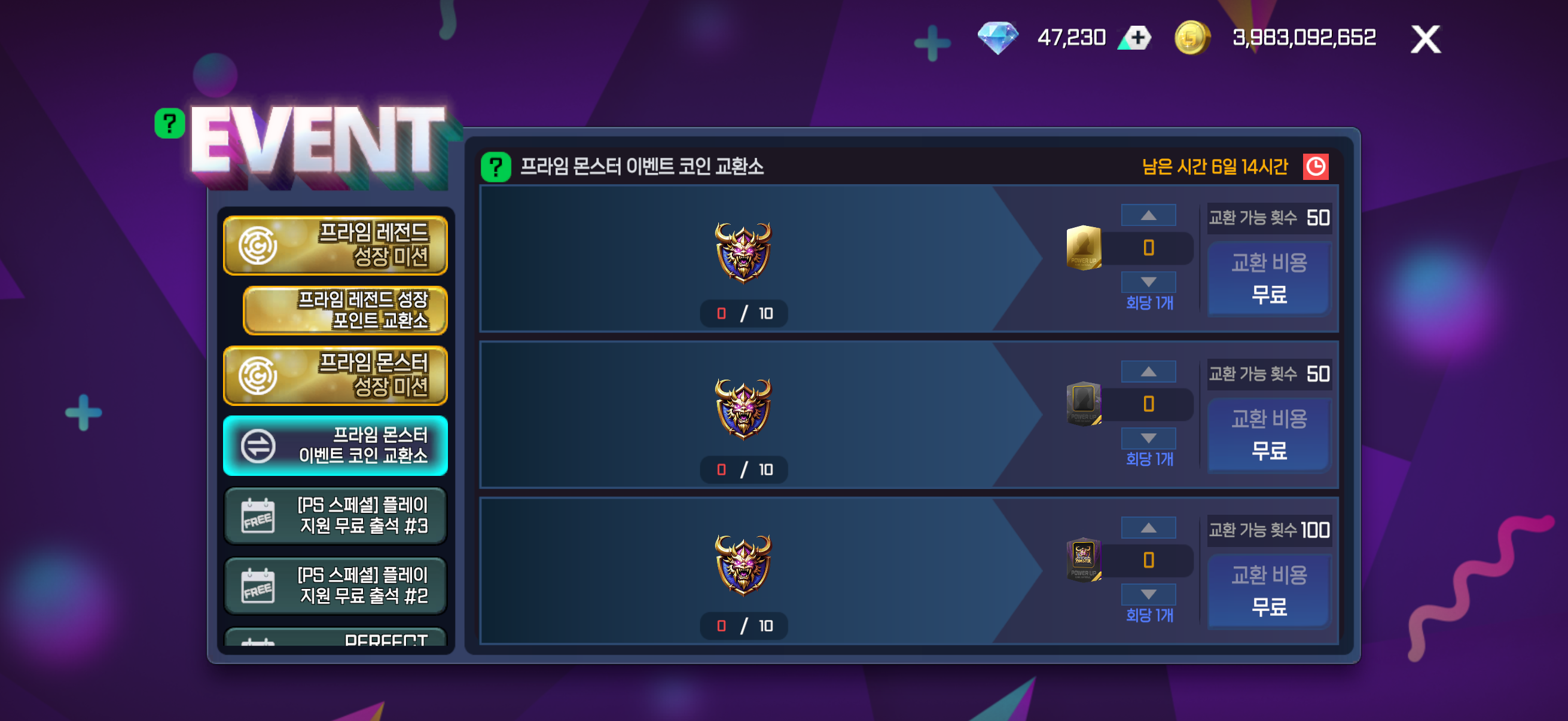Screen dimensions: 1568x721
Task: Decrease quantity for the Prime Monster pack
Action: [1148, 594]
